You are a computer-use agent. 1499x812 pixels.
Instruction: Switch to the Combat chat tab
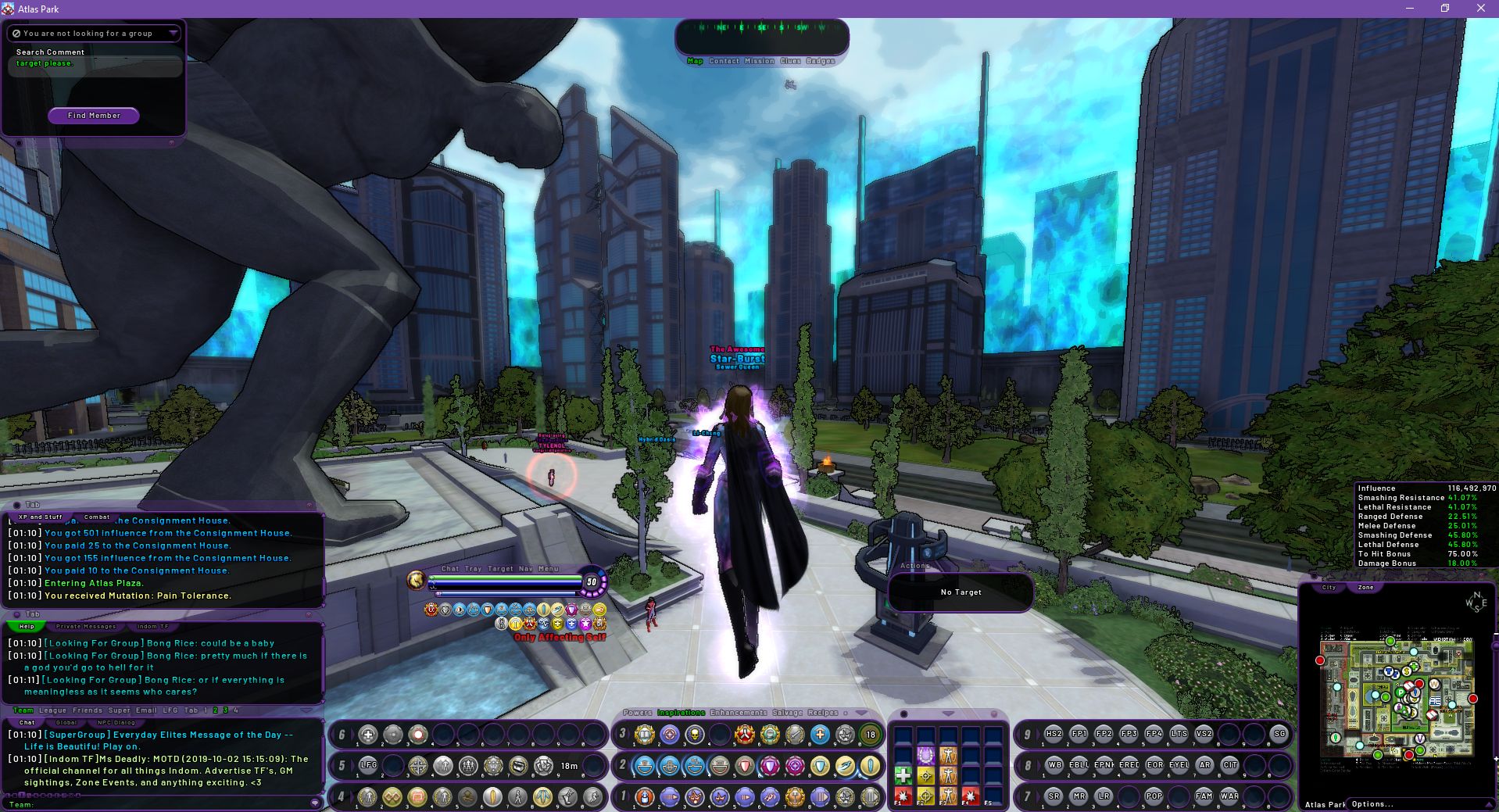(x=96, y=517)
